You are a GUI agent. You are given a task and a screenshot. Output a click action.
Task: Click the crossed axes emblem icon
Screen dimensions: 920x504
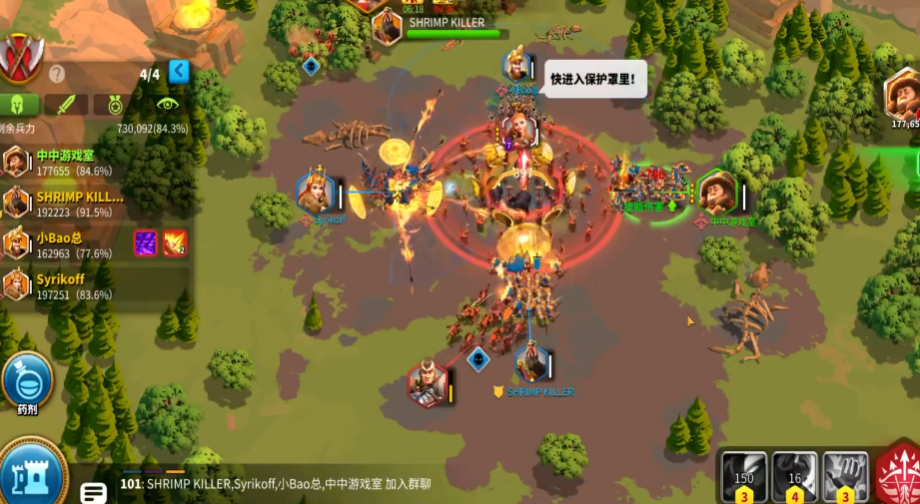(x=19, y=56)
